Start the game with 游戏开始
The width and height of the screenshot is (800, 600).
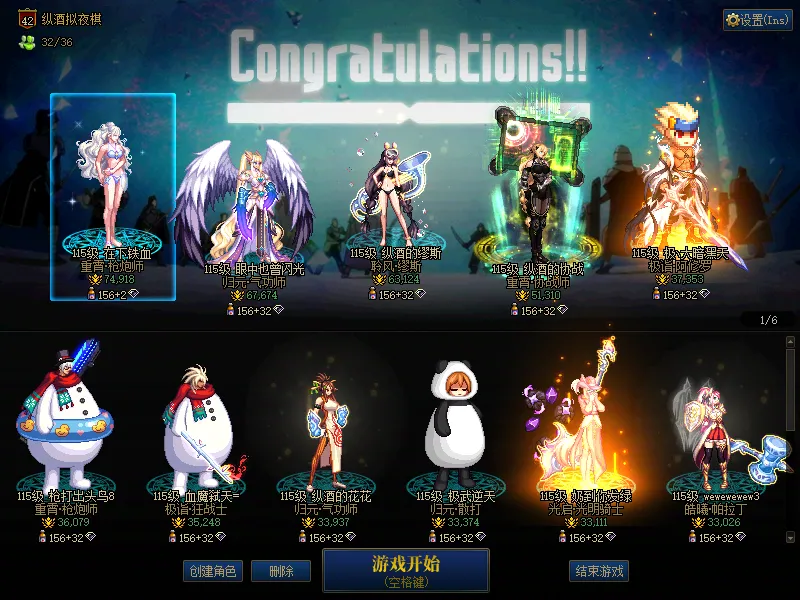405,569
